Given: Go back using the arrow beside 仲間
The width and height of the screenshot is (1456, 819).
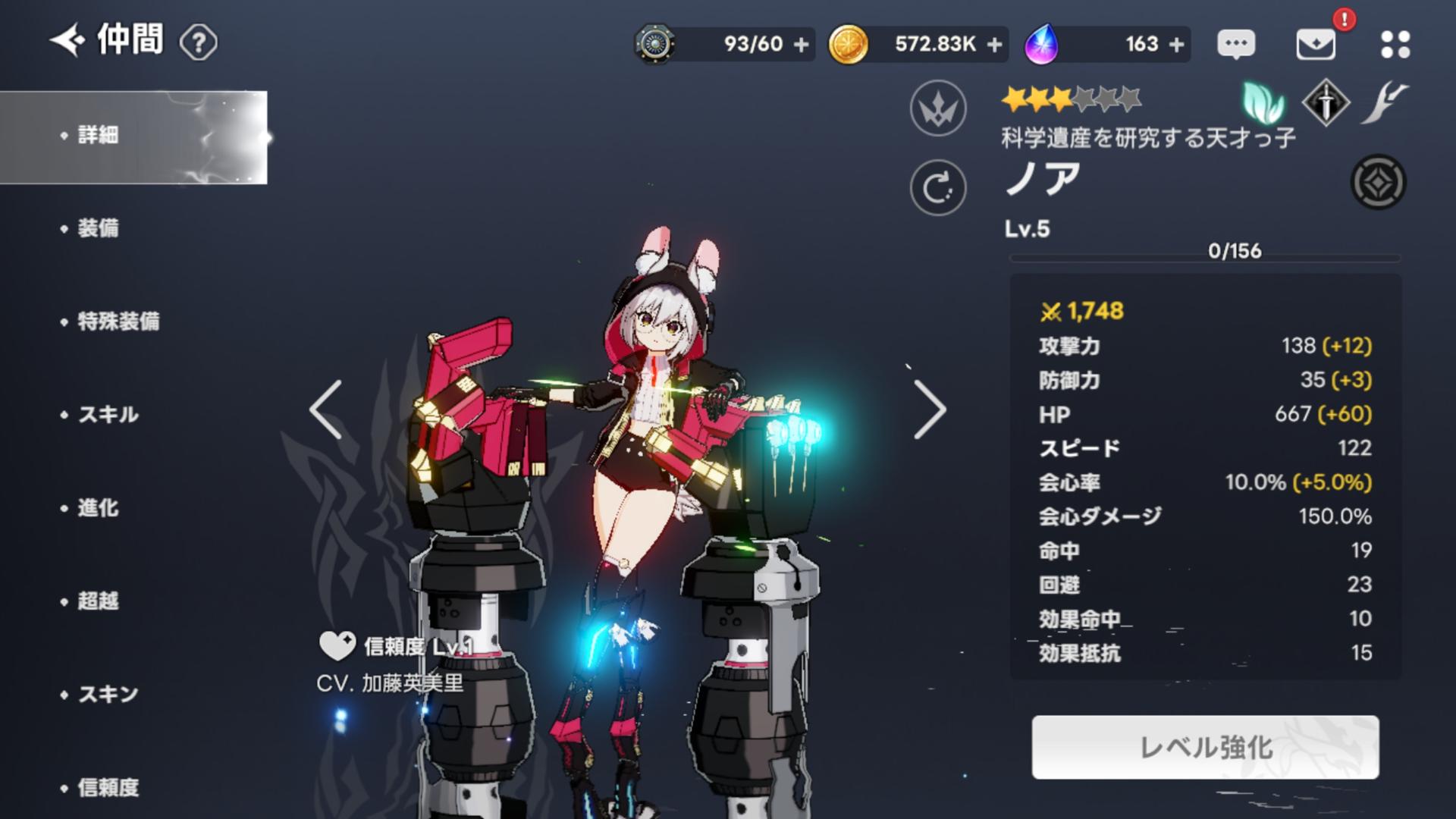Looking at the screenshot, I should (x=67, y=40).
